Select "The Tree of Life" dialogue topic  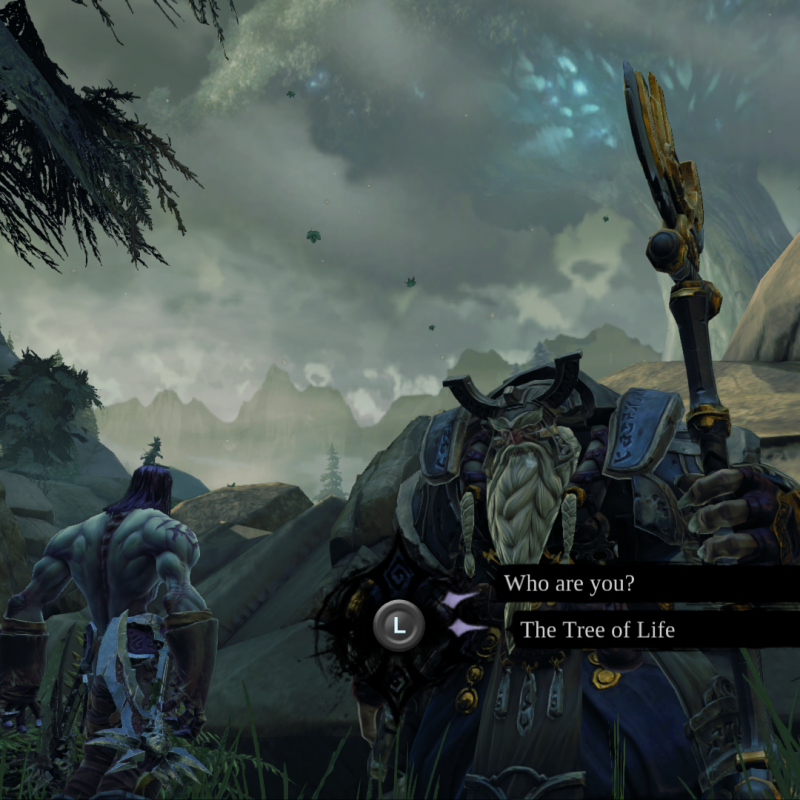coord(597,630)
